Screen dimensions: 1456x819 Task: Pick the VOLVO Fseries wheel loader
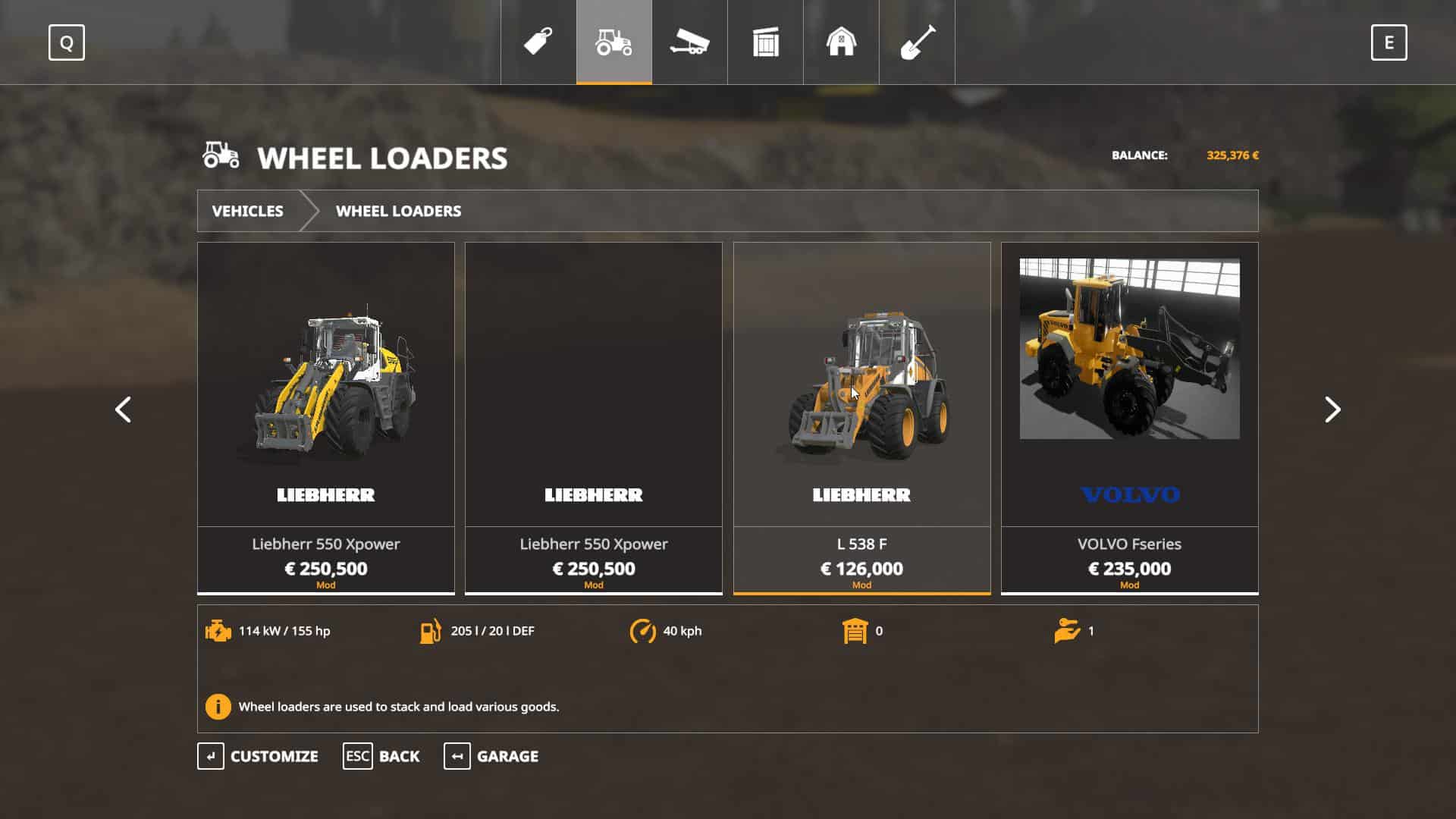click(1129, 417)
